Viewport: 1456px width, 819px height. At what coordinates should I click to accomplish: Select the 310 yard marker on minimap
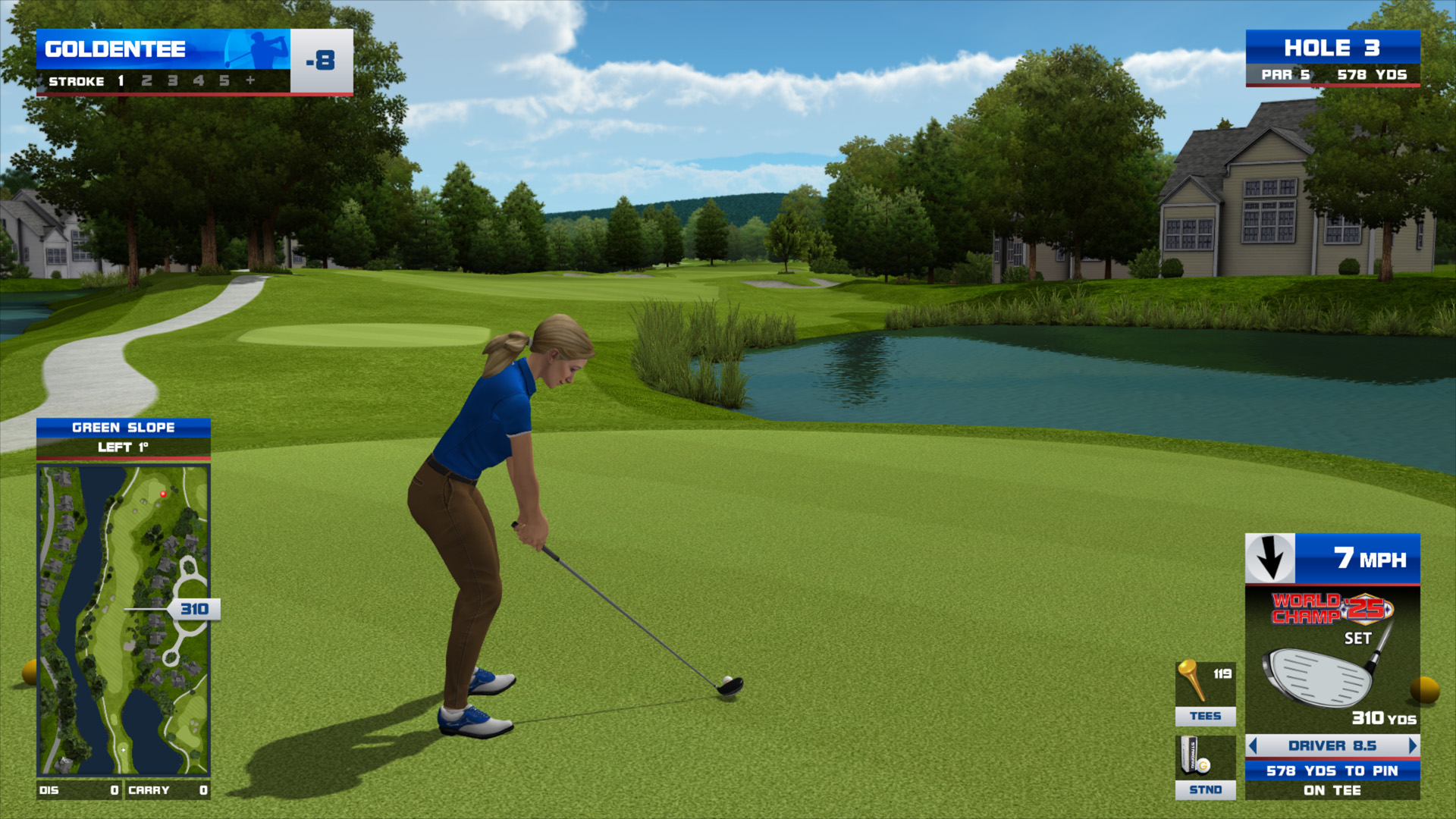[x=195, y=609]
